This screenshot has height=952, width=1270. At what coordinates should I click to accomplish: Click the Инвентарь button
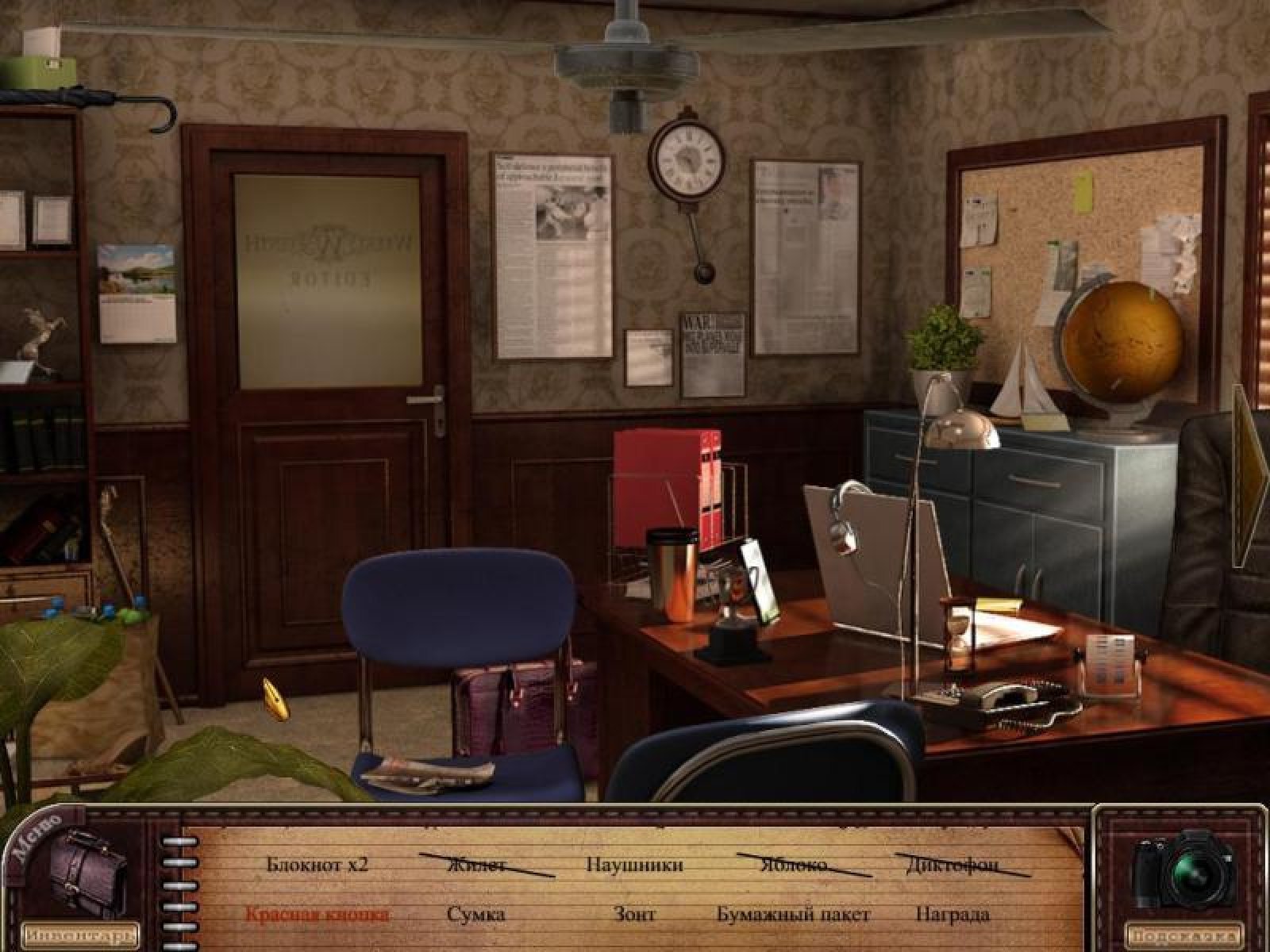(x=79, y=933)
